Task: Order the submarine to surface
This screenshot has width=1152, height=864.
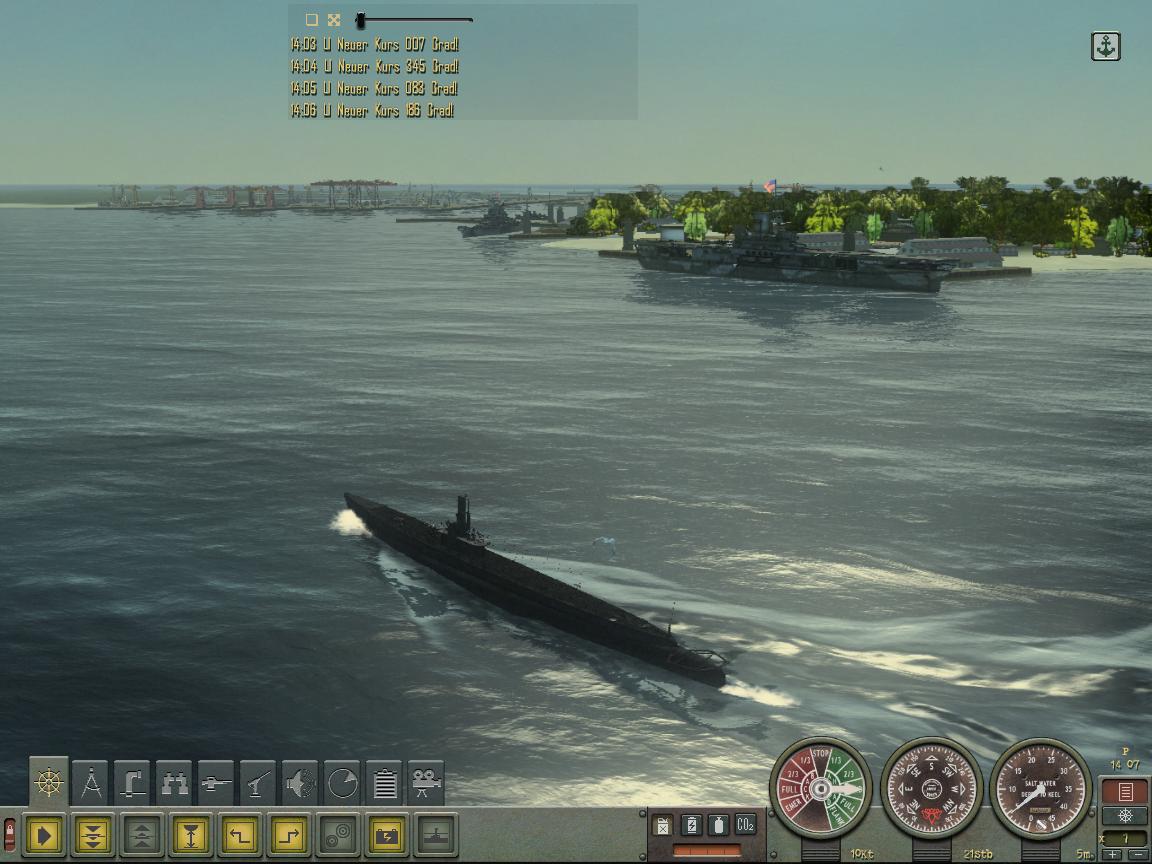Action: pos(142,835)
